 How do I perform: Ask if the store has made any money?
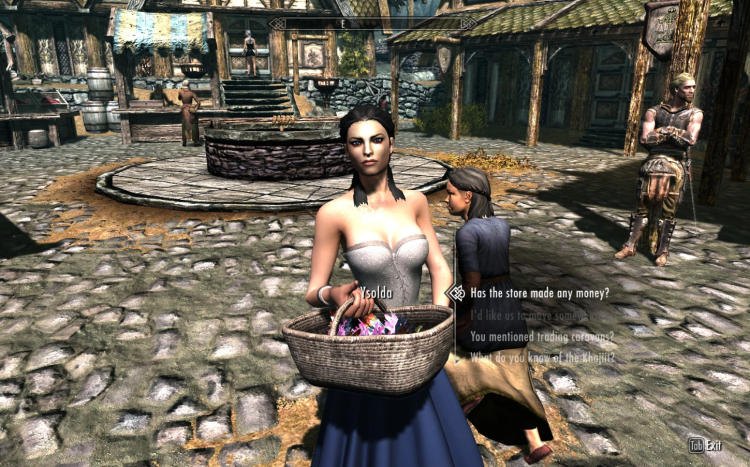tap(540, 293)
